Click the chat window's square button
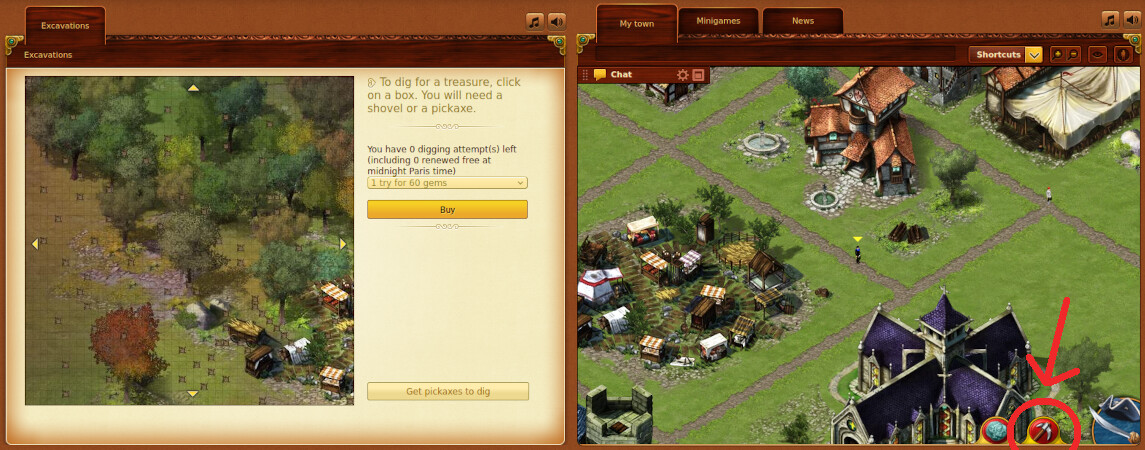Image resolution: width=1145 pixels, height=450 pixels. (698, 75)
